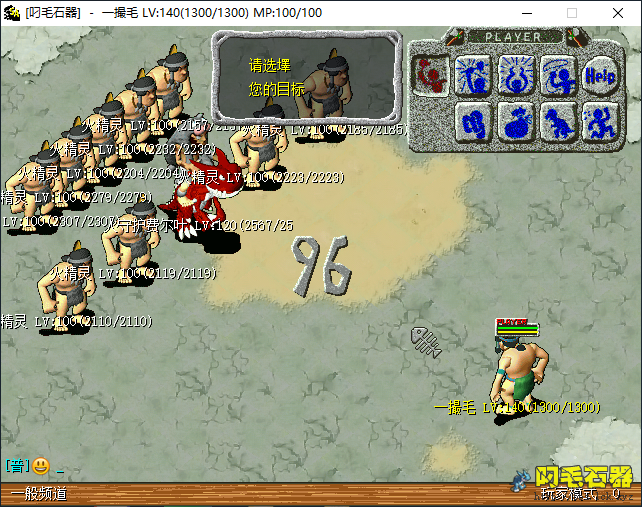Close the game window
The width and height of the screenshot is (642, 507).
pyautogui.click(x=618, y=13)
